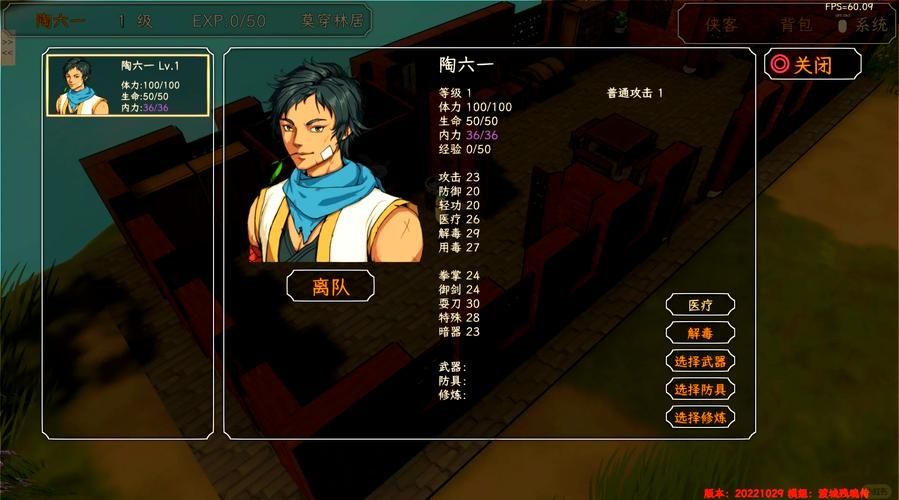This screenshot has width=899, height=500.
Task: Click the 离队 leave party button
Action: (330, 286)
